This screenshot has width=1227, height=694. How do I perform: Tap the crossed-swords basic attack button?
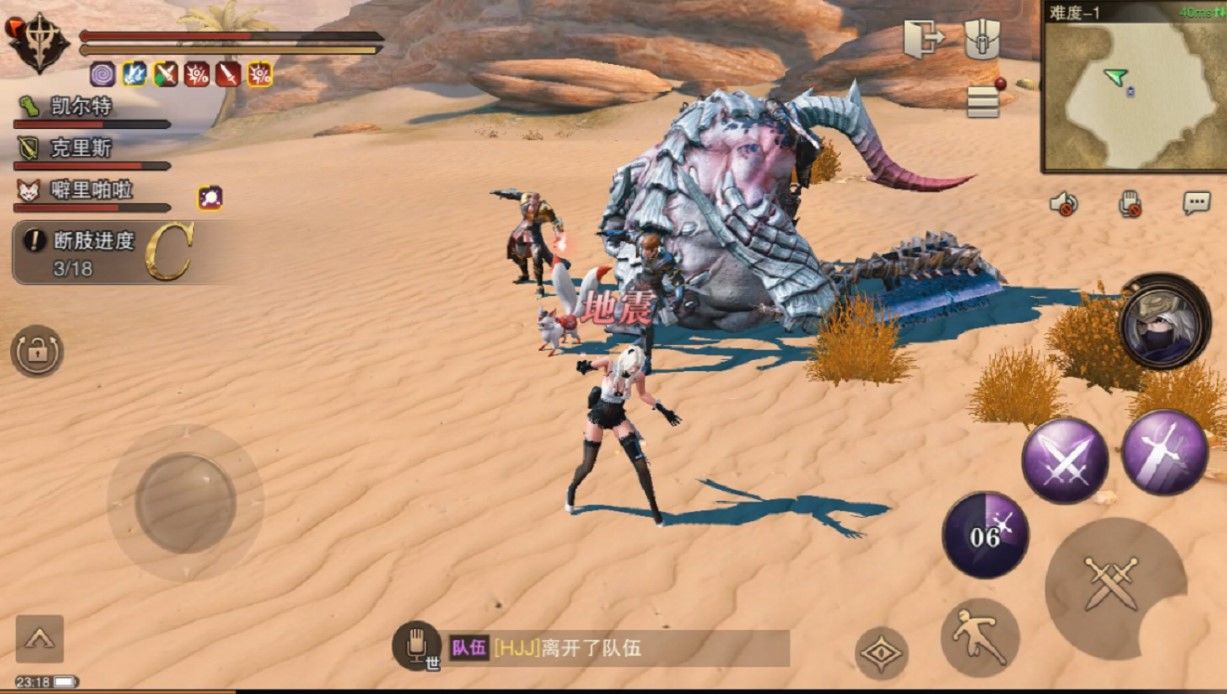click(1111, 582)
